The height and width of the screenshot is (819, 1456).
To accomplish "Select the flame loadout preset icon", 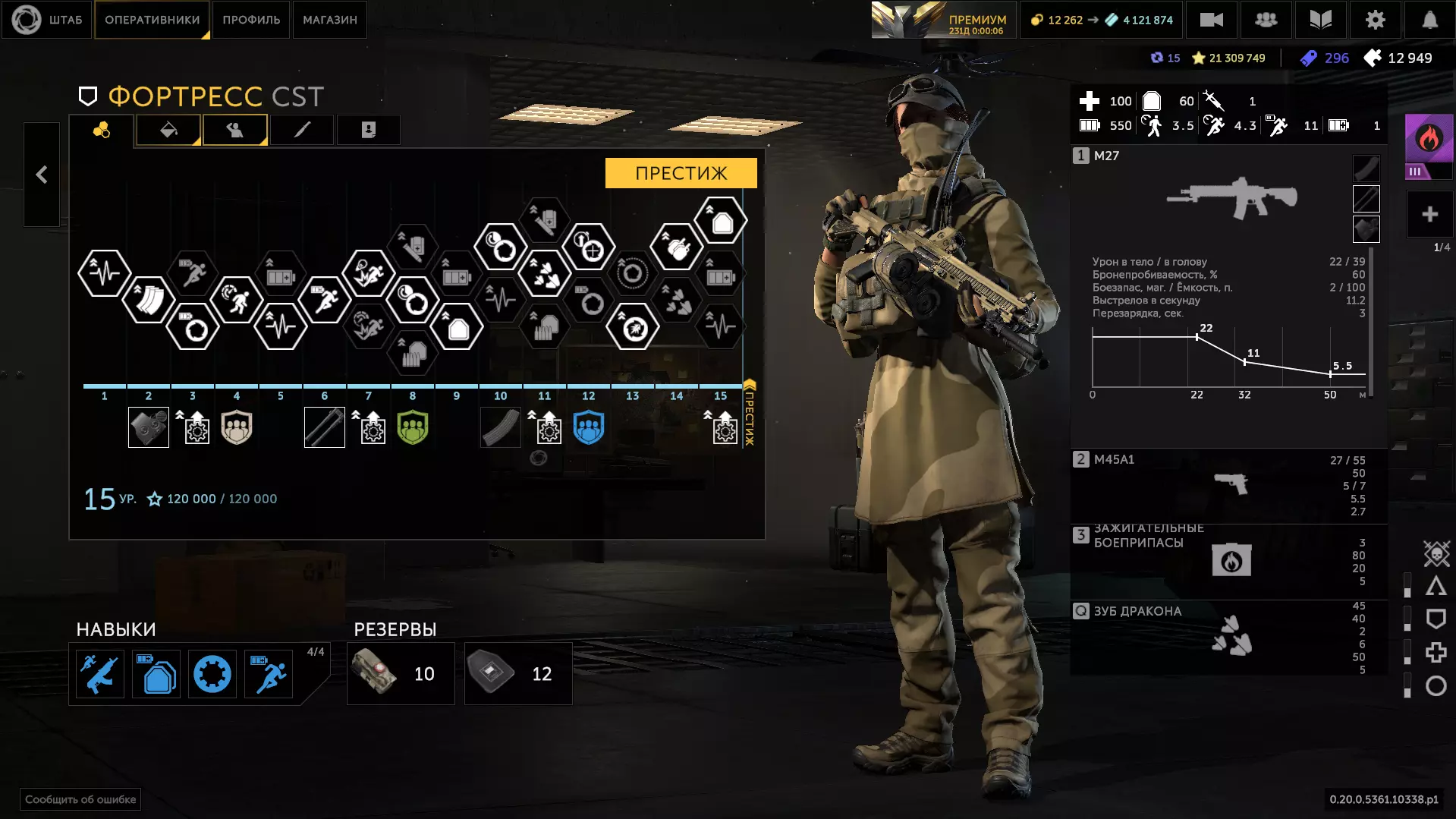I will coord(1429,139).
